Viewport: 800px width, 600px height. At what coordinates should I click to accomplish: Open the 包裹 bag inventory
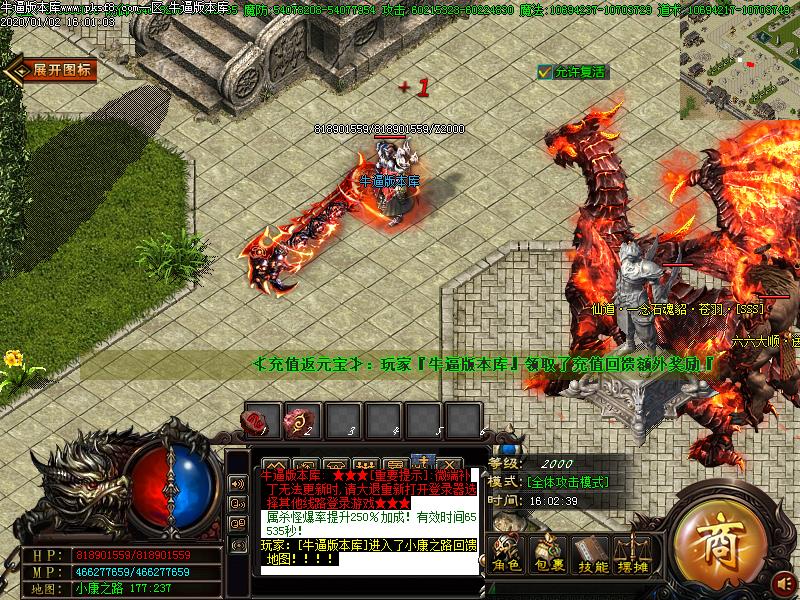(548, 555)
